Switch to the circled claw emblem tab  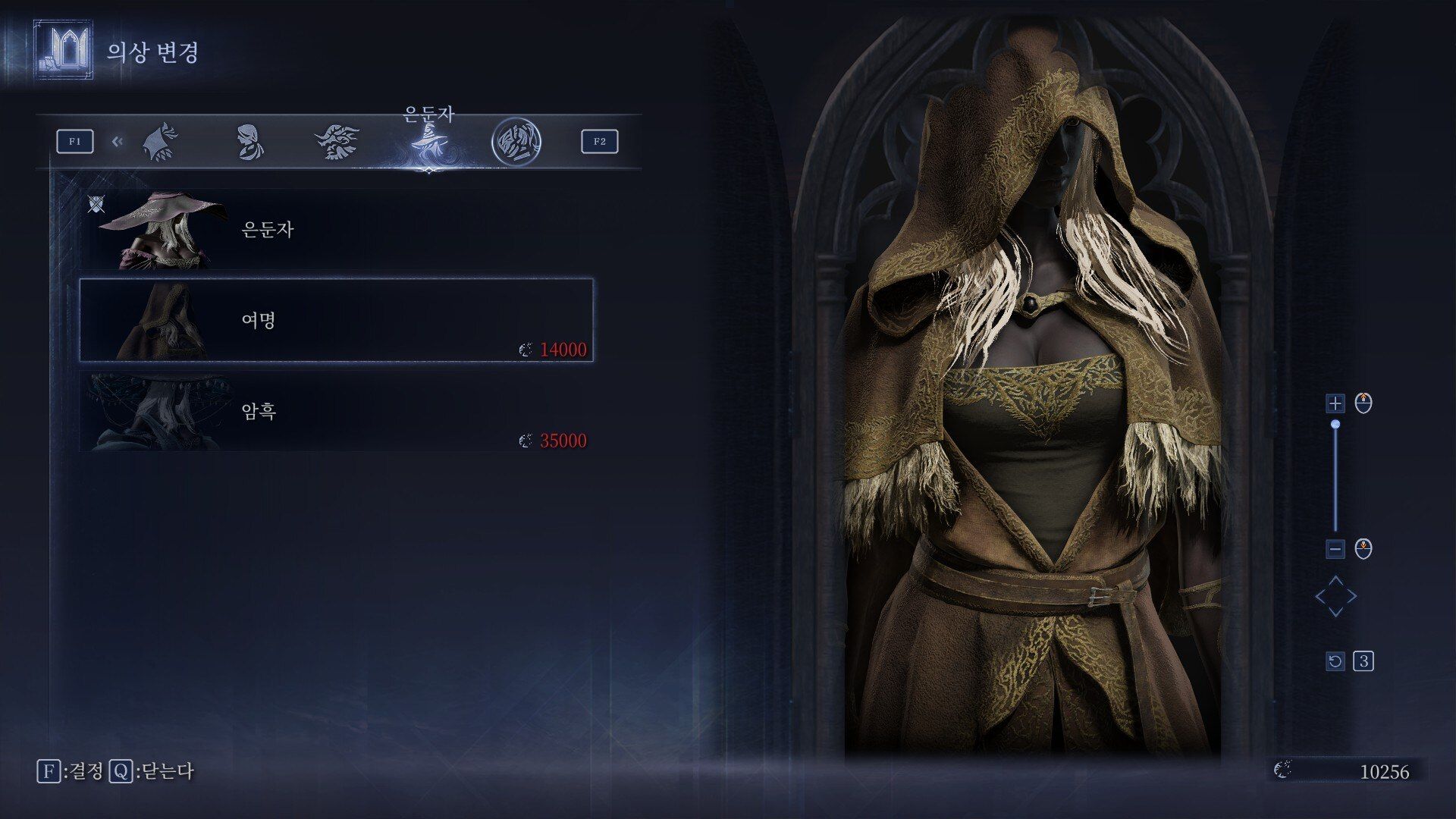[x=516, y=142]
